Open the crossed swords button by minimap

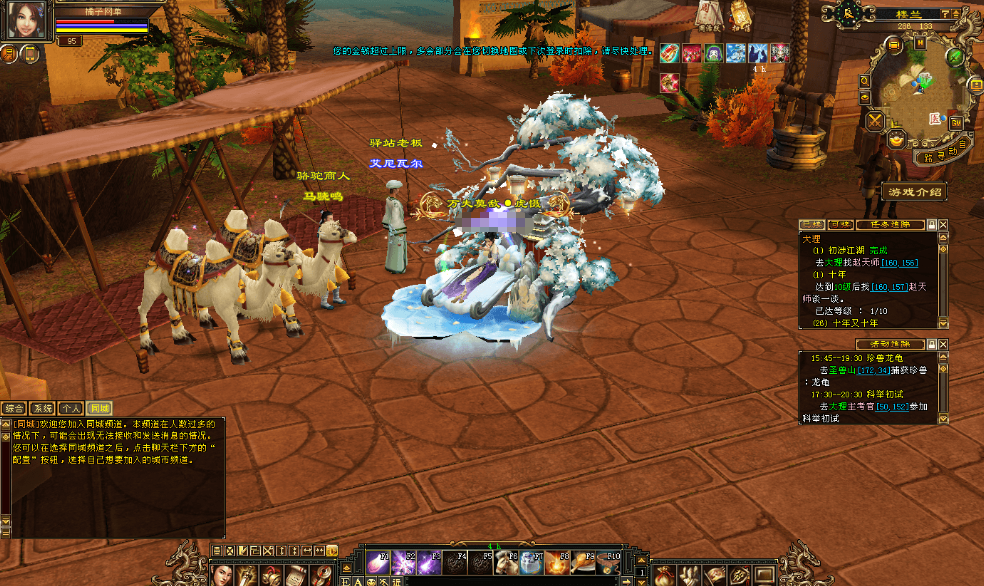(x=876, y=121)
